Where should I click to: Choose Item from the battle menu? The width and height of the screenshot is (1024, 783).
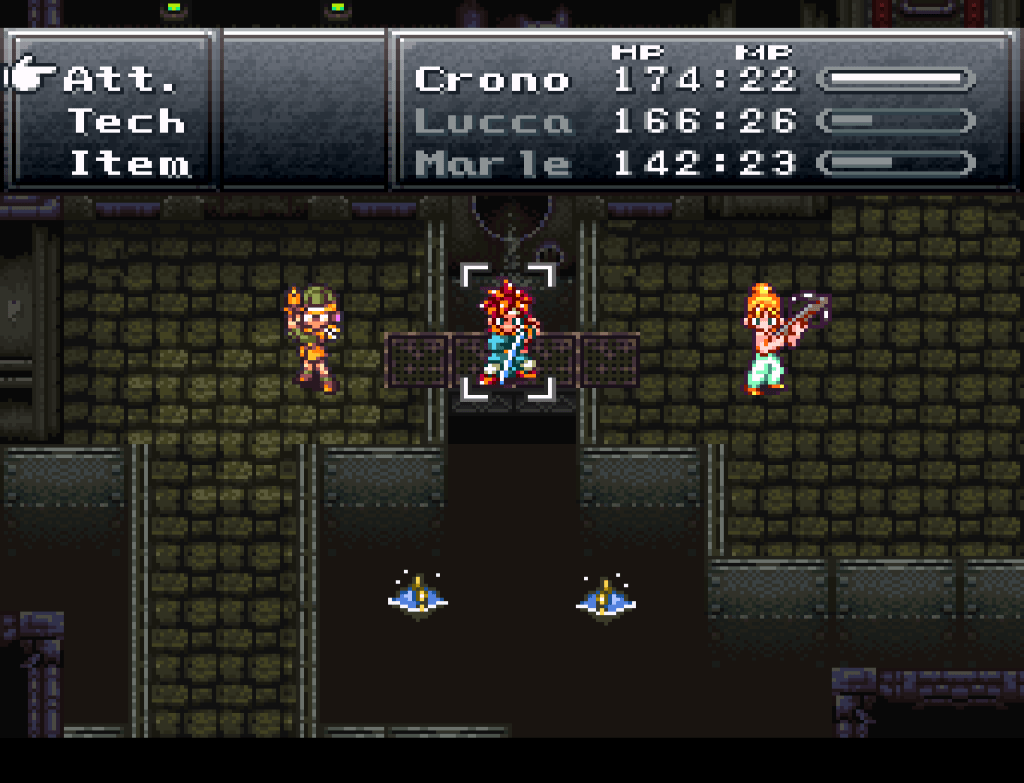coord(128,164)
